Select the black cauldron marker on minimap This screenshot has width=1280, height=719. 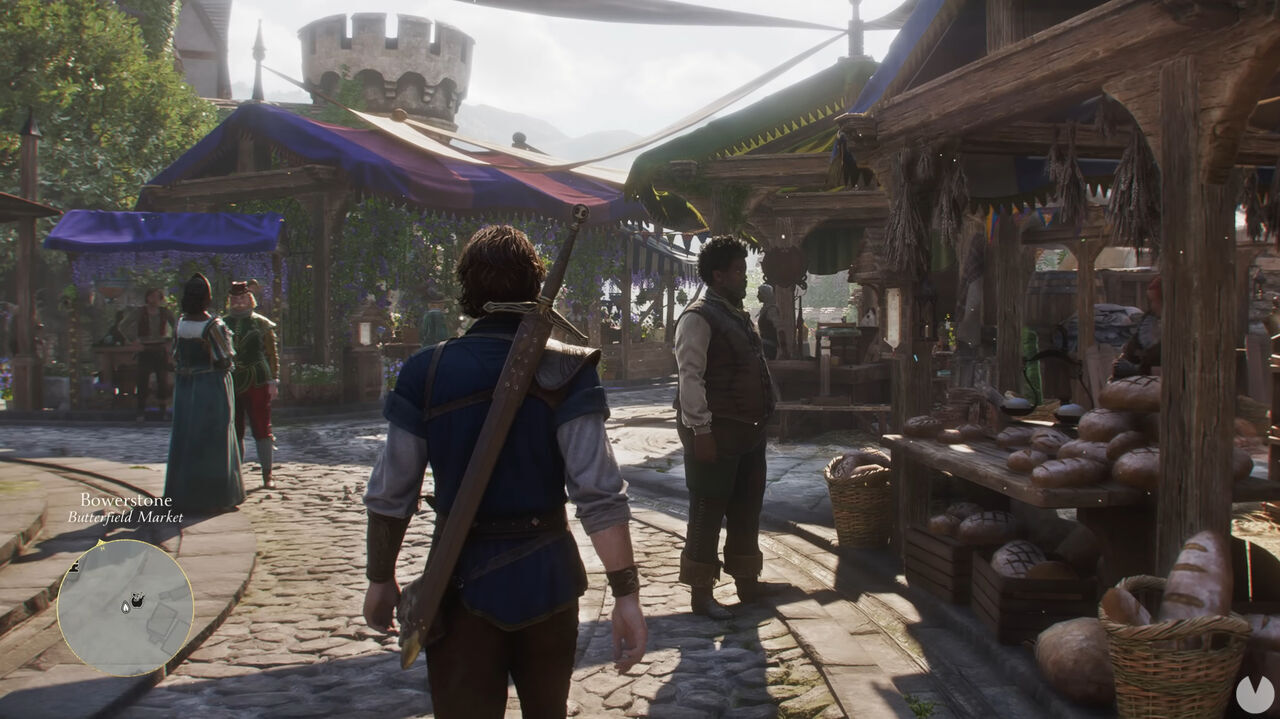pos(138,600)
